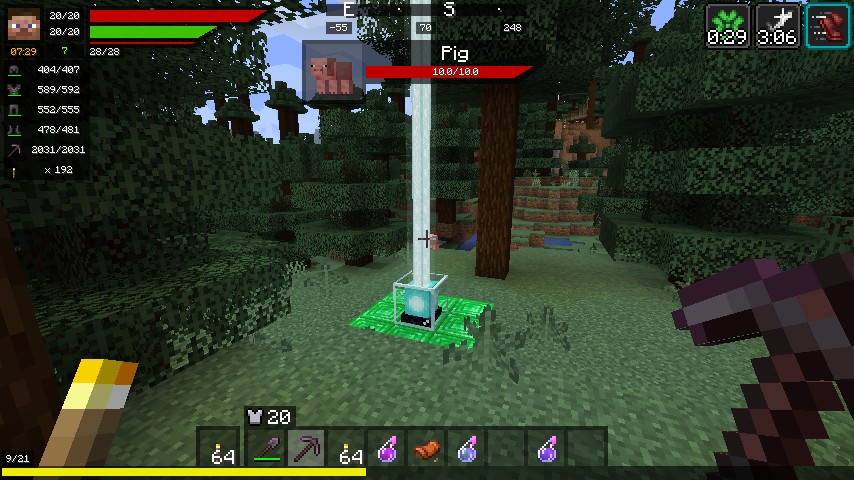
Task: Select the torch stack right of the pickaxe
Action: 348,450
